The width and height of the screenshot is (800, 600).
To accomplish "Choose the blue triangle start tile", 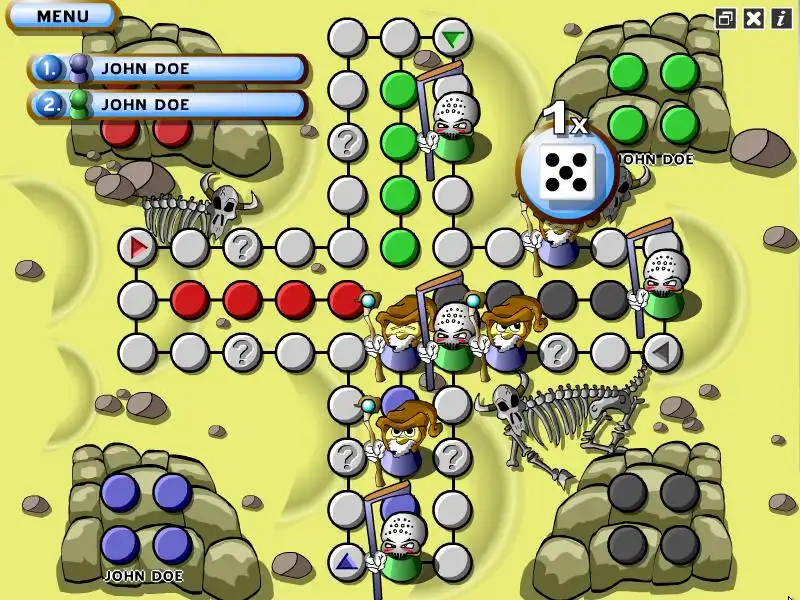I will tap(347, 562).
